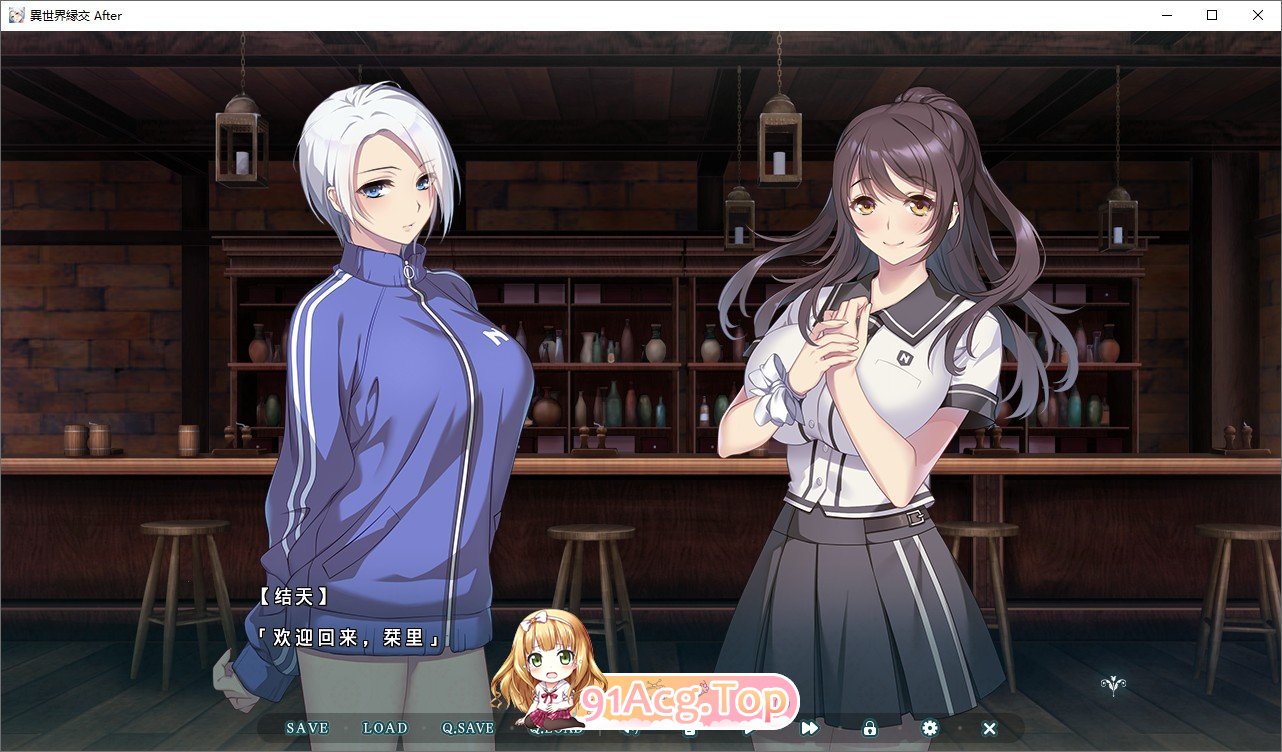The height and width of the screenshot is (752, 1282).
Task: Toggle audio muting with the speaker control
Action: click(631, 728)
